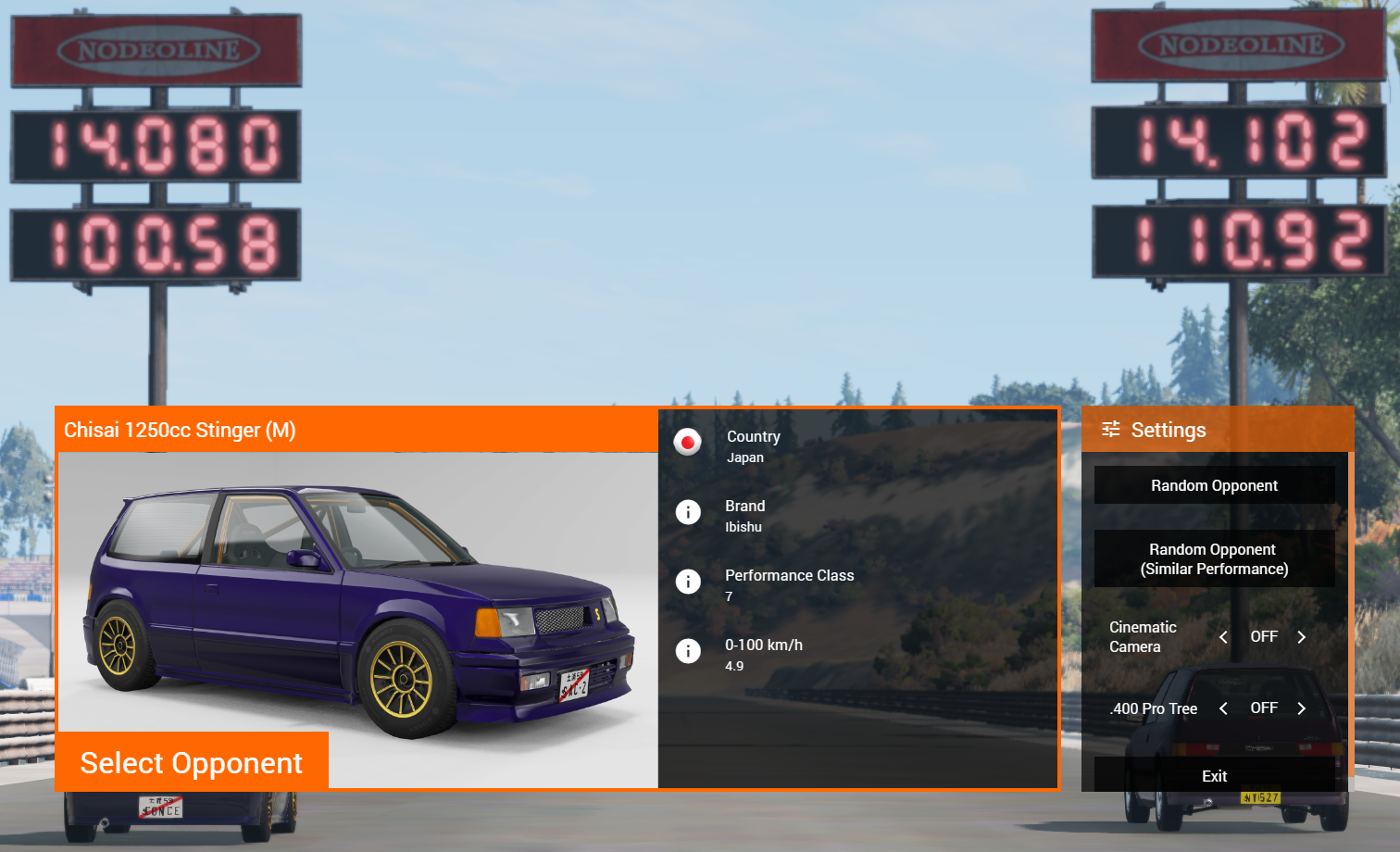This screenshot has height=852, width=1400.
Task: Click the 0-100 km/h info icon
Action: click(x=688, y=651)
